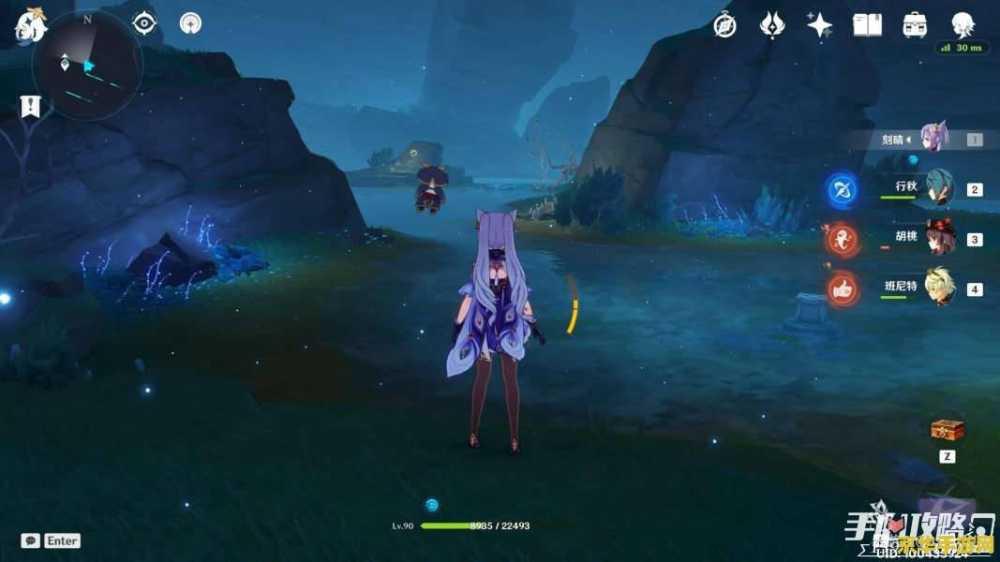The height and width of the screenshot is (562, 1000).
Task: Open the quest log exclamation icon
Action: coord(30,106)
